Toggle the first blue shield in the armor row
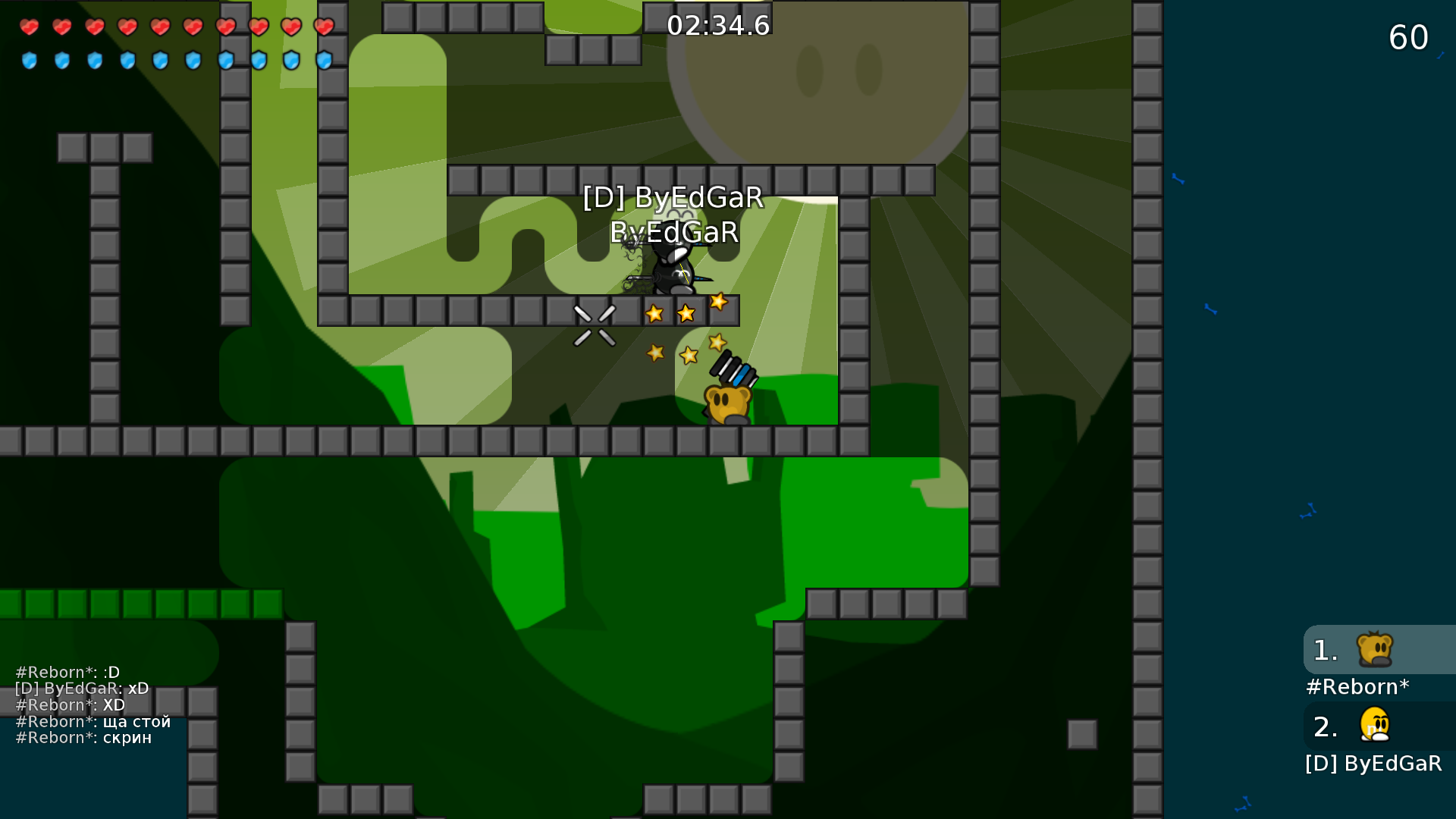Image resolution: width=1456 pixels, height=819 pixels. click(30, 61)
